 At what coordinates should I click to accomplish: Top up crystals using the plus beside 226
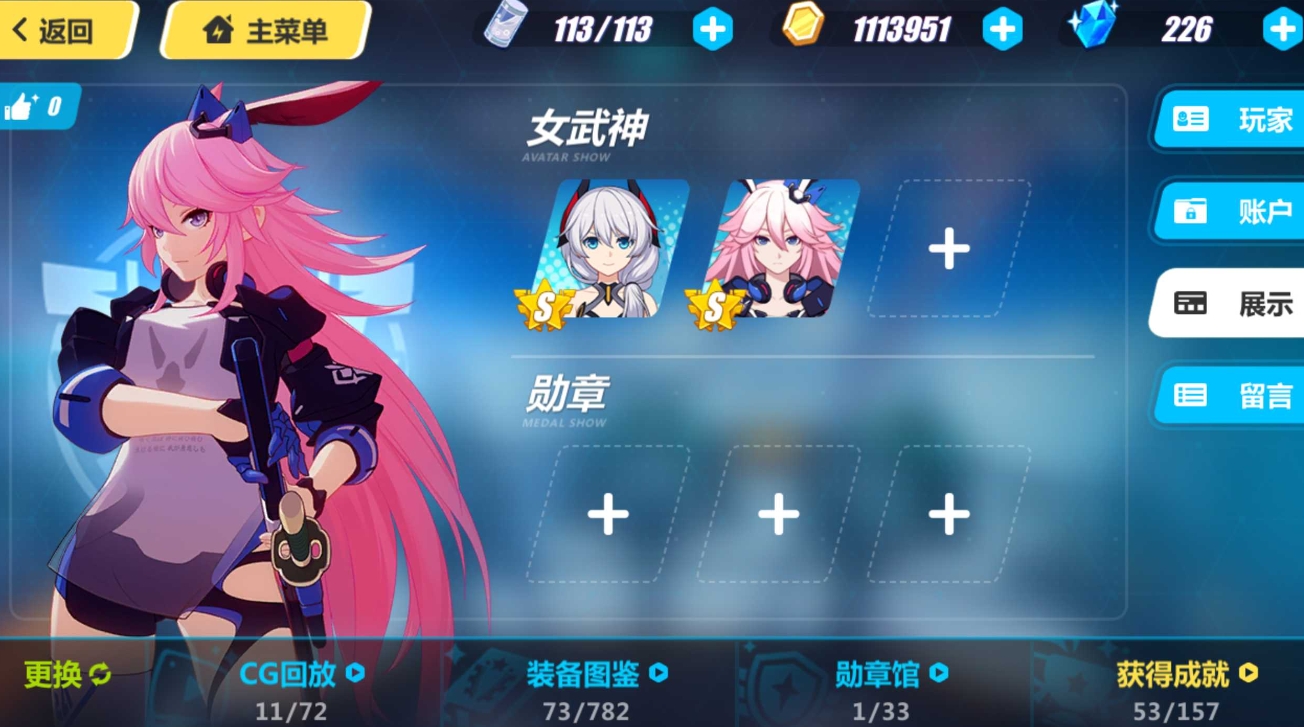[x=1281, y=29]
